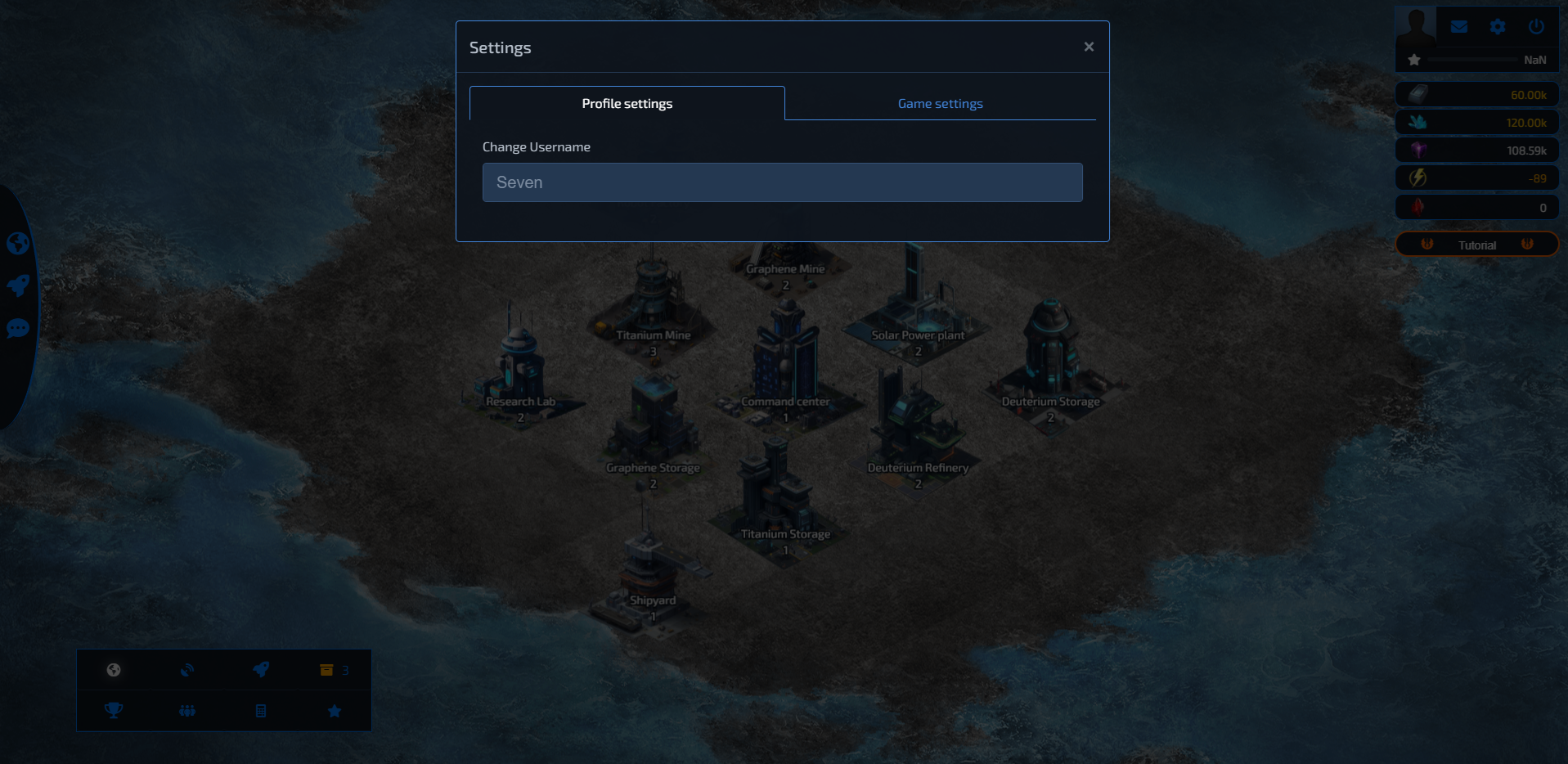Open the mail envelope icon top right
This screenshot has width=1568, height=764.
point(1459,26)
